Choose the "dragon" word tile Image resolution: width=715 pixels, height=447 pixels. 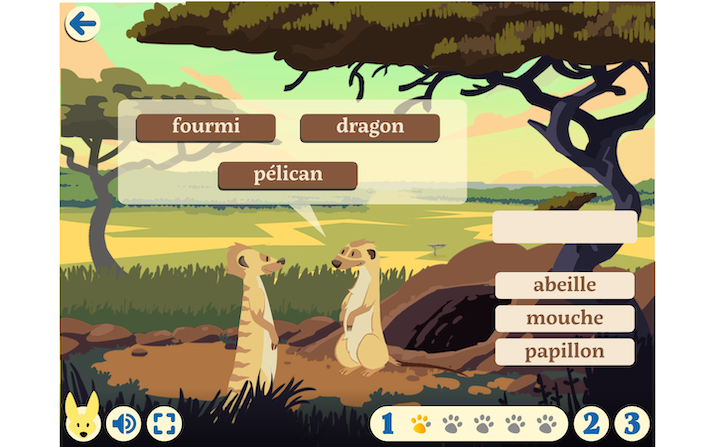(370, 128)
